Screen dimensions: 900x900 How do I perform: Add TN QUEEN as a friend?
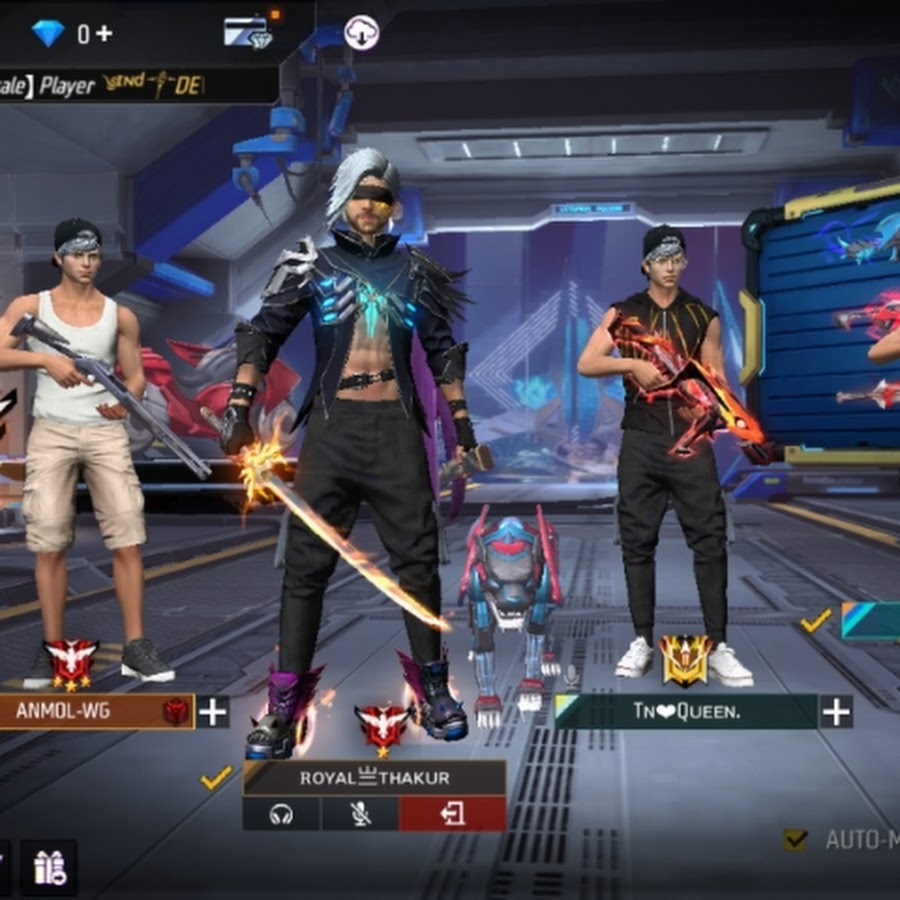point(836,712)
